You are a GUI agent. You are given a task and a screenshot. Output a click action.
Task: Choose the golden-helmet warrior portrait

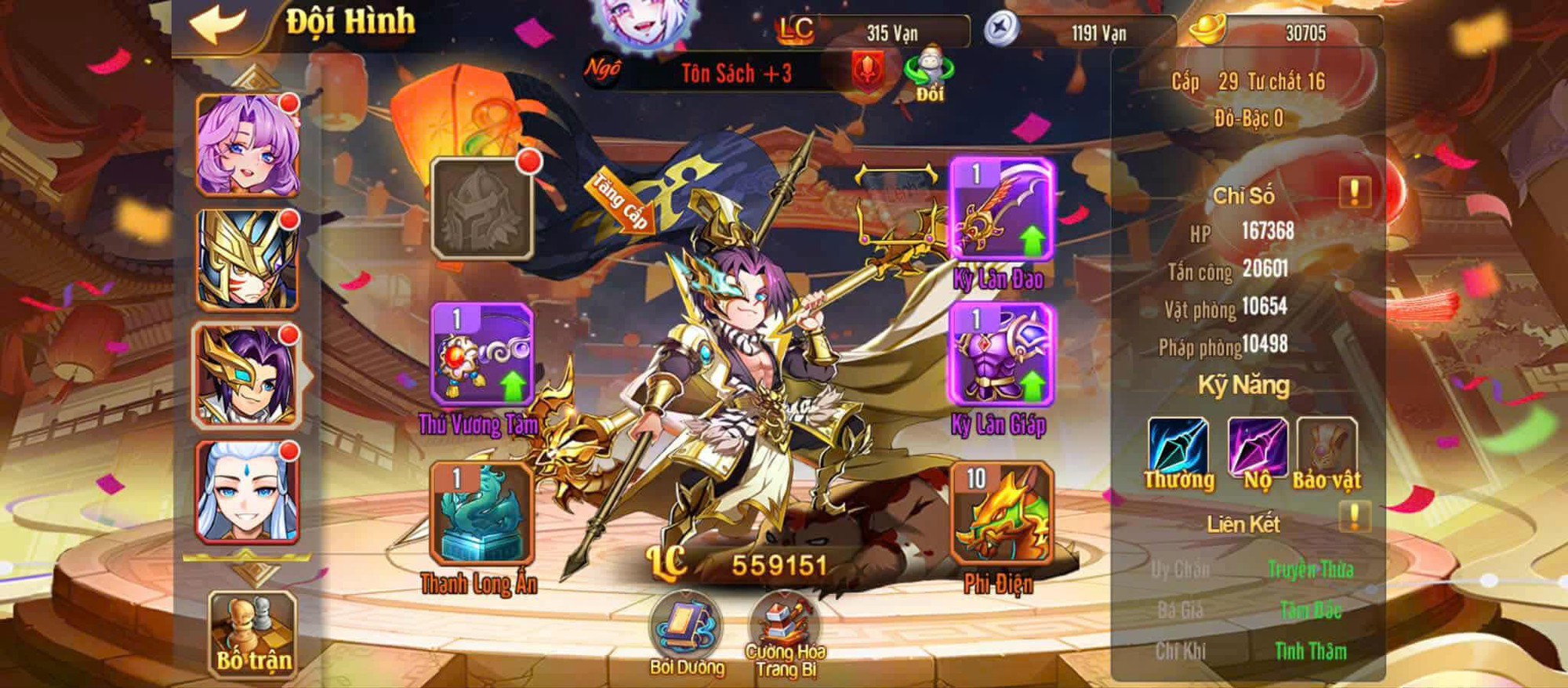click(247, 260)
